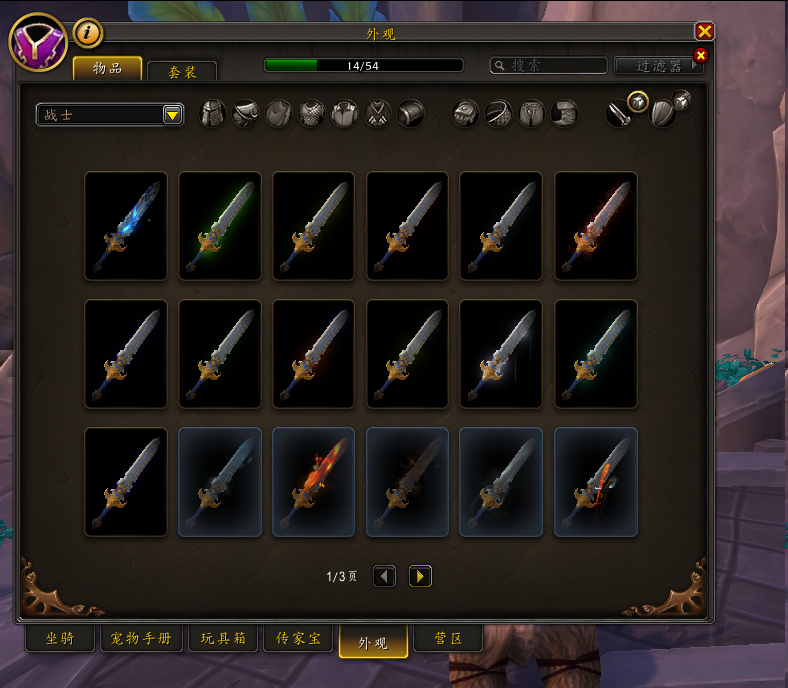Select the 物品 items tab
The height and width of the screenshot is (688, 788).
point(107,68)
